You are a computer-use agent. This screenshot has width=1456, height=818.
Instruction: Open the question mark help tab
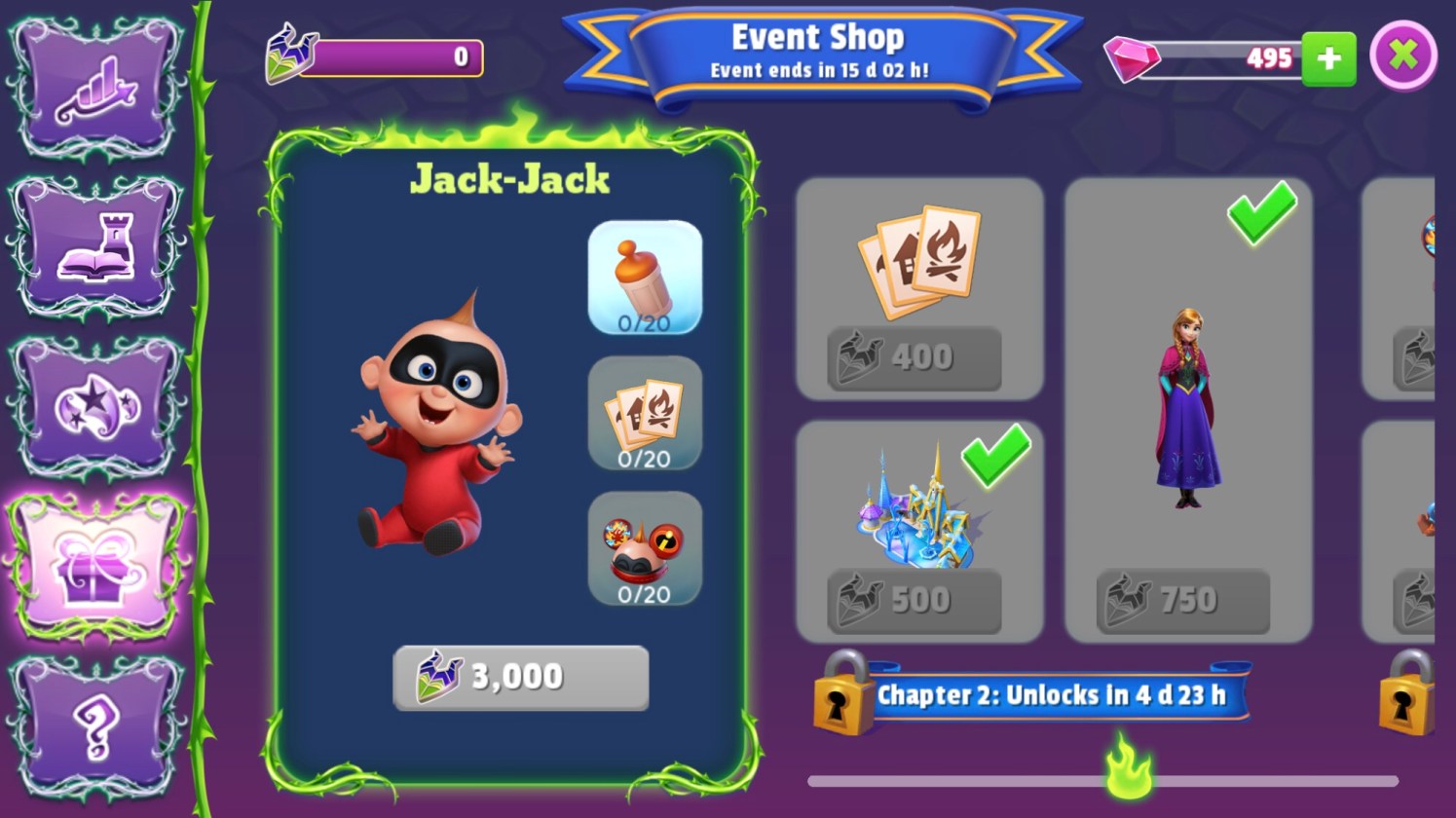tap(95, 726)
